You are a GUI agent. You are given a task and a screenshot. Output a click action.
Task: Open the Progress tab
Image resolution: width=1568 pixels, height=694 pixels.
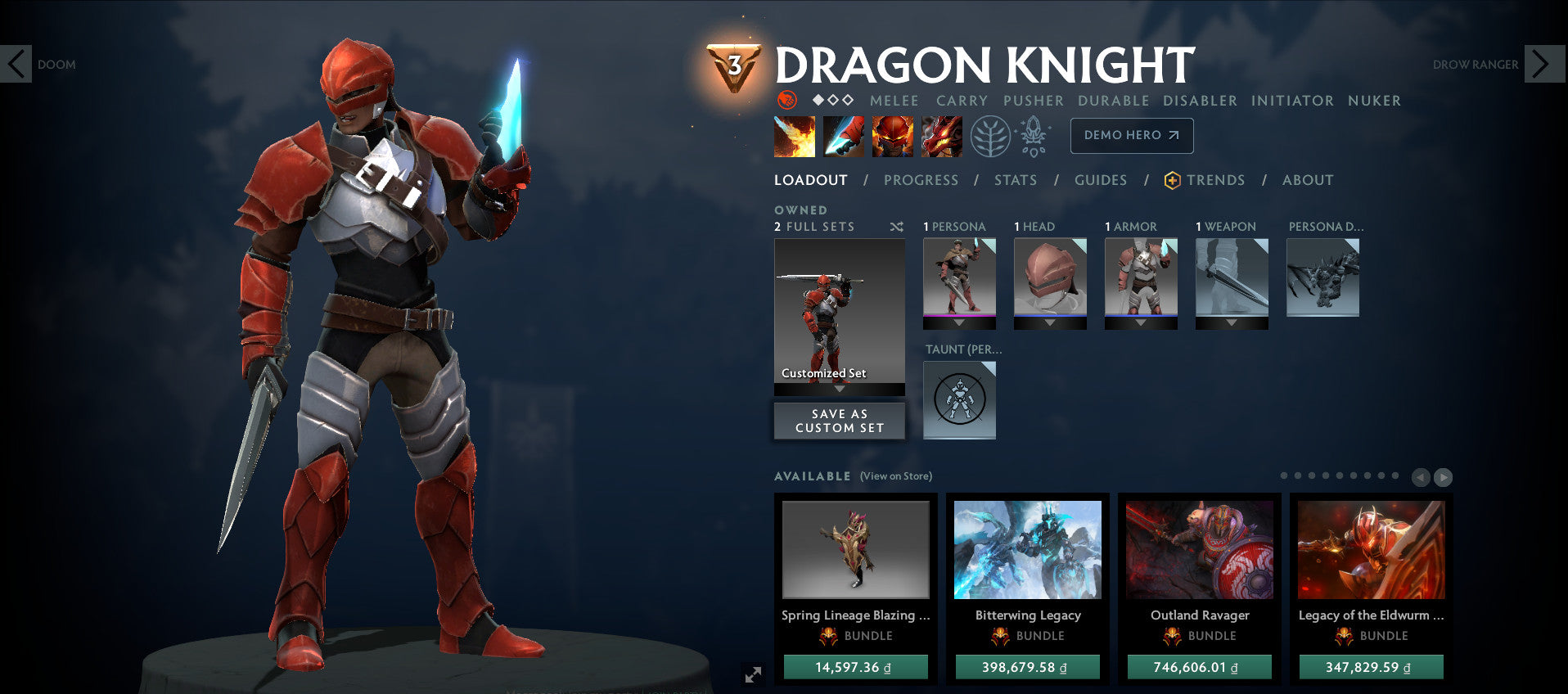click(921, 180)
